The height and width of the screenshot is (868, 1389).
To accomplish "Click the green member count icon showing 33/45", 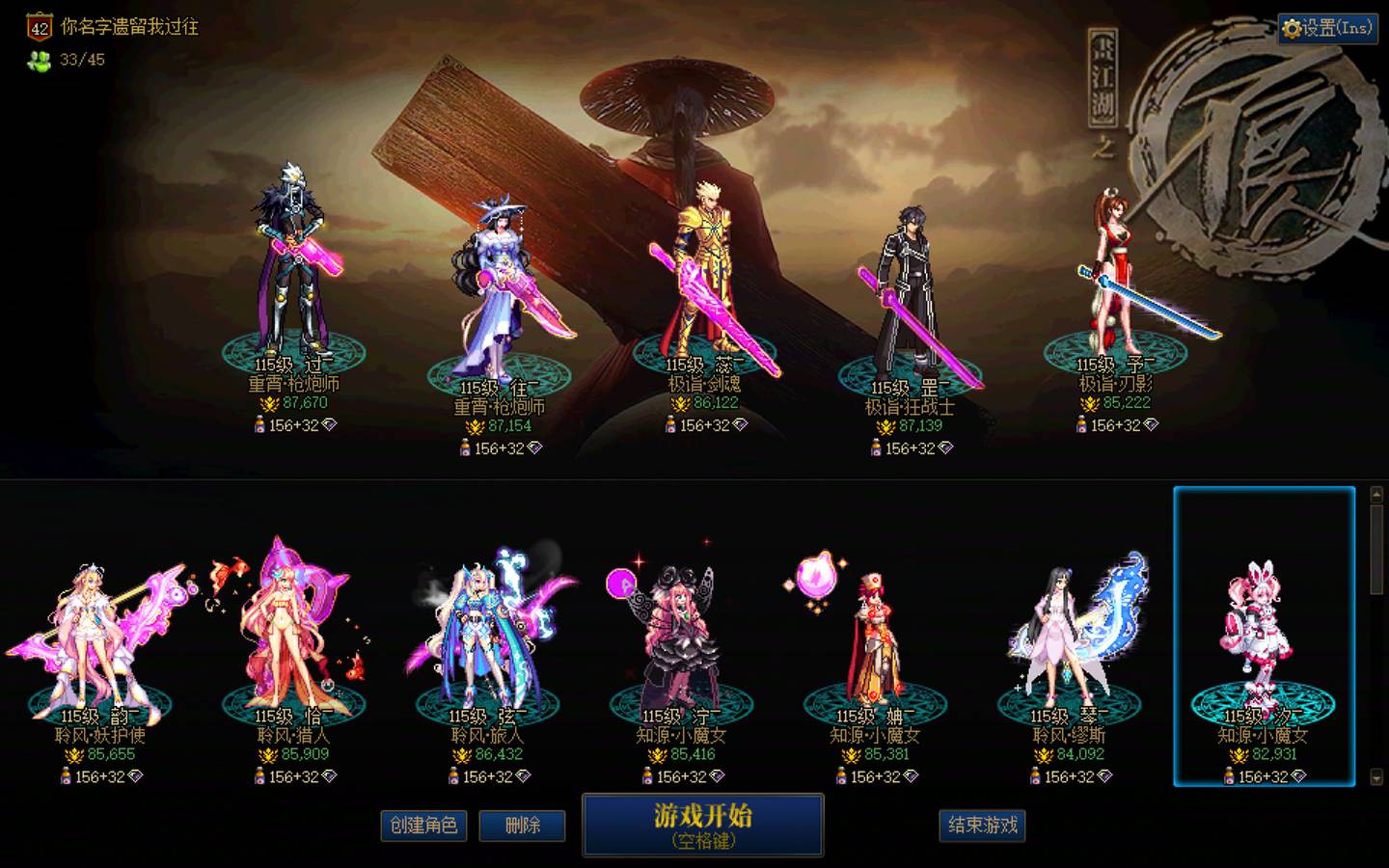I will (x=37, y=60).
